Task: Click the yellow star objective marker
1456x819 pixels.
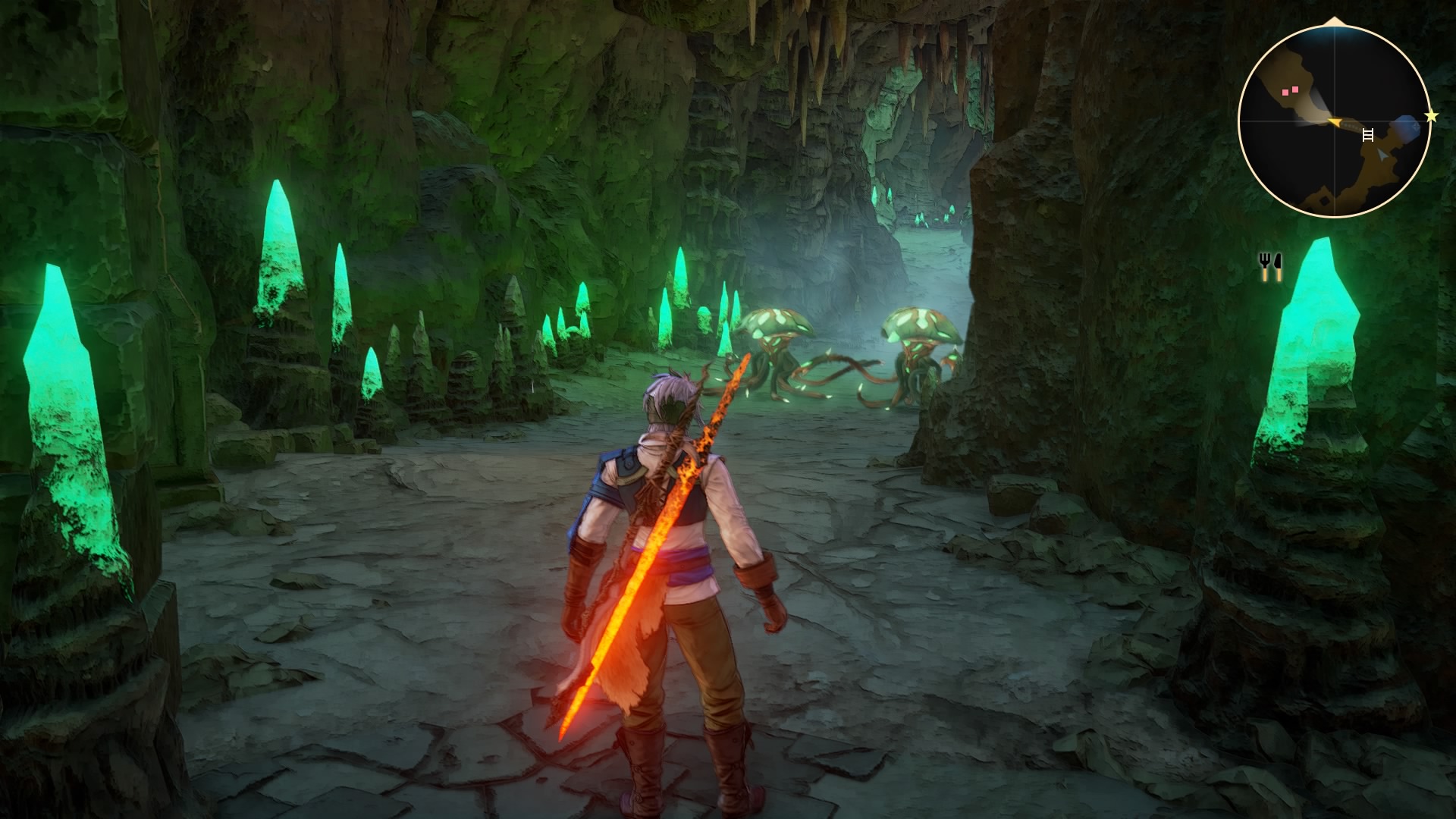Action: point(1431,116)
